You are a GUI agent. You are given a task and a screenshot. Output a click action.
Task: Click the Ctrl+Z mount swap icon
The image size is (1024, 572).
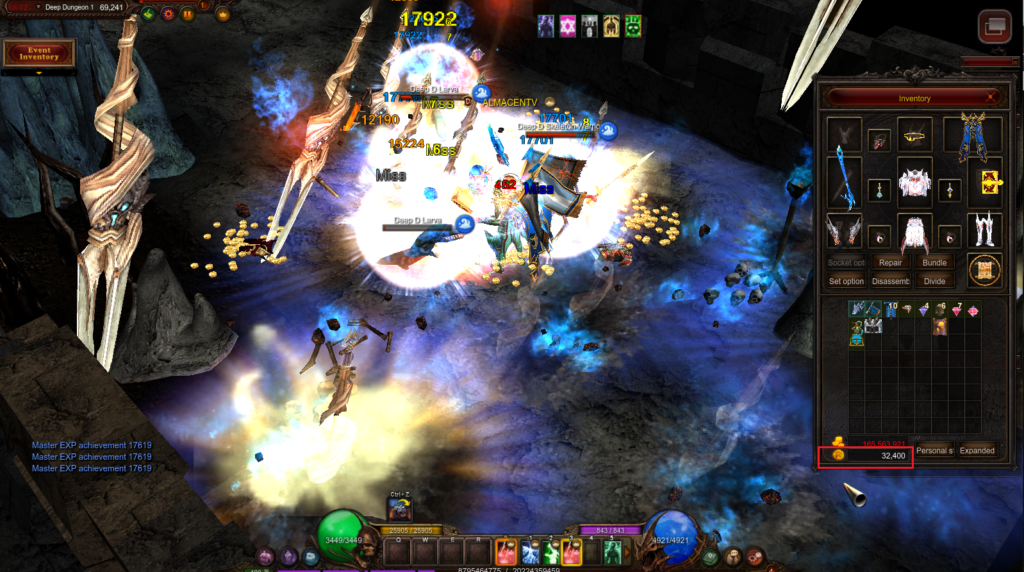click(x=401, y=508)
